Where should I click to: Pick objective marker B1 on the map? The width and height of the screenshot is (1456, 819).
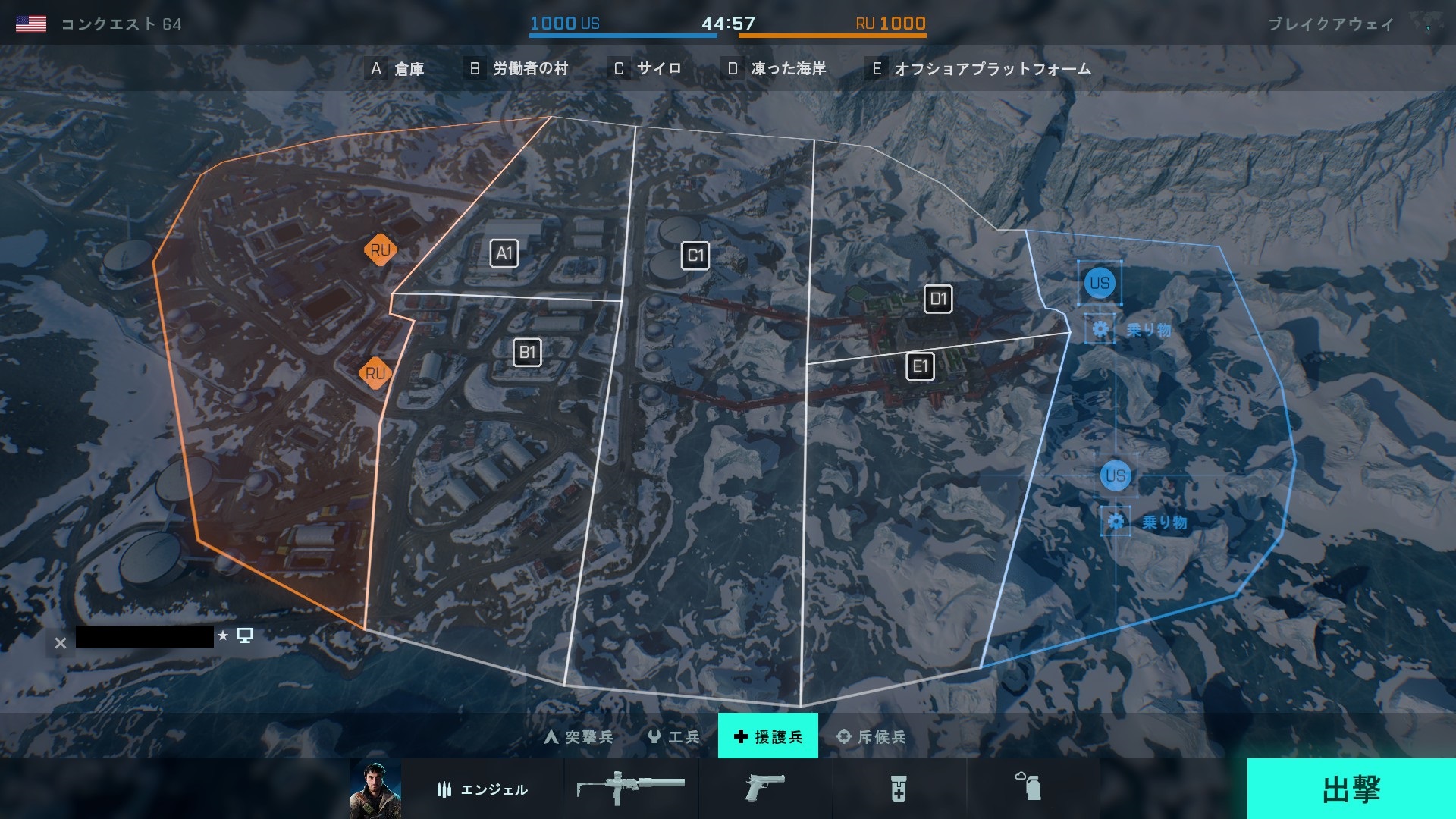coord(527,352)
